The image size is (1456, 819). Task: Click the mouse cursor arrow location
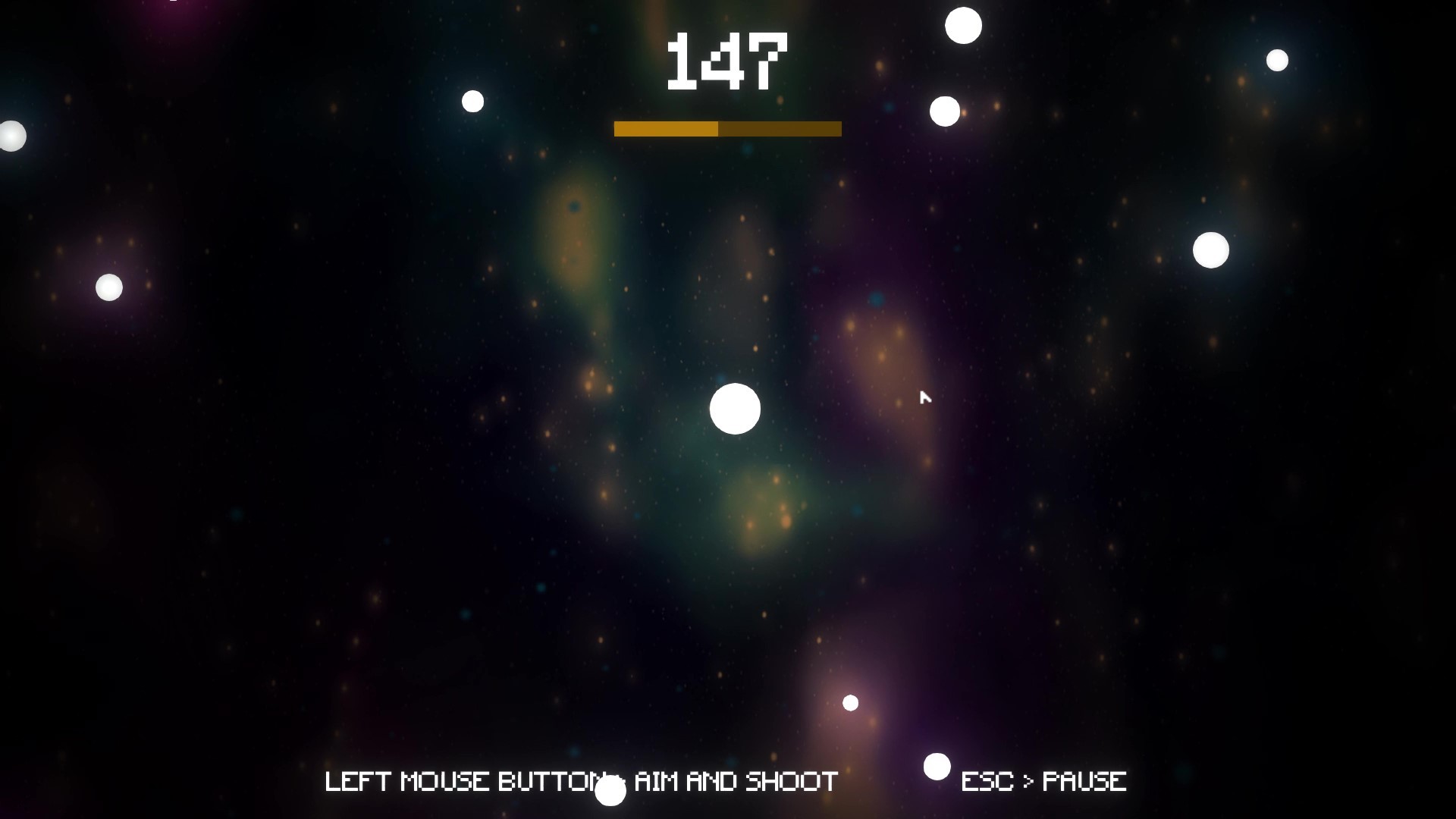pyautogui.click(x=925, y=397)
